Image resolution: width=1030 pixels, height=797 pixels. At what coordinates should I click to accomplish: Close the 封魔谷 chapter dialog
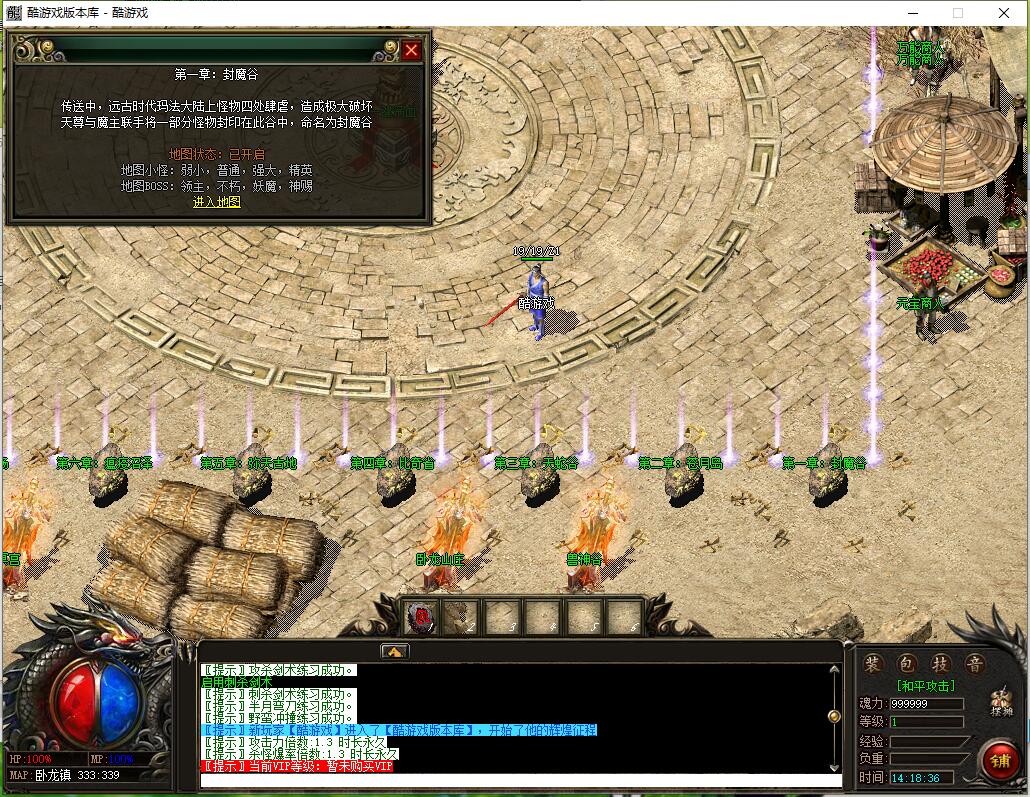[x=411, y=50]
